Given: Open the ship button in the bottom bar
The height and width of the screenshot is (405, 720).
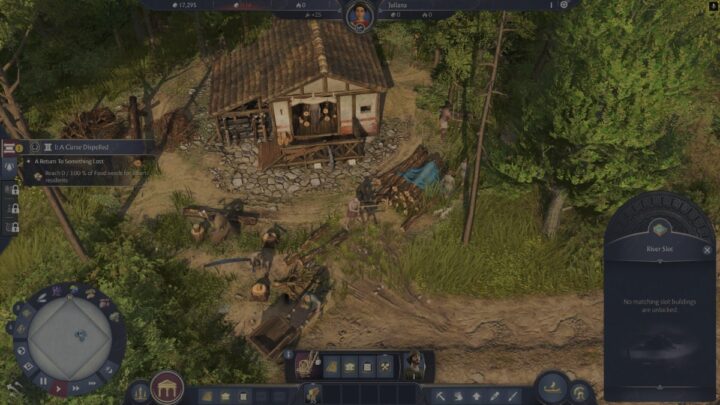Looking at the screenshot, I should pyautogui.click(x=551, y=386).
